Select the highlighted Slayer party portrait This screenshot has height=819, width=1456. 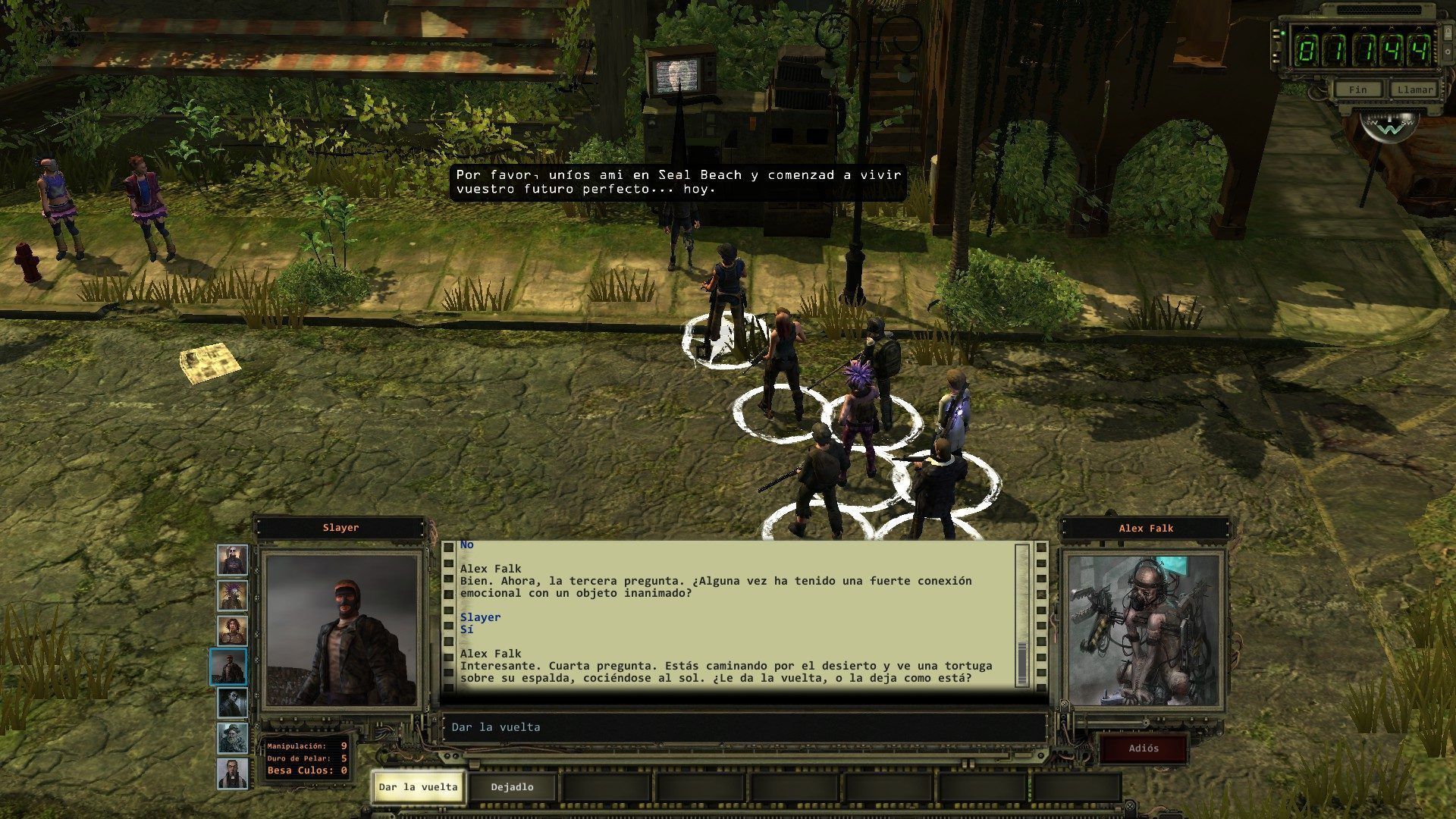click(x=228, y=667)
